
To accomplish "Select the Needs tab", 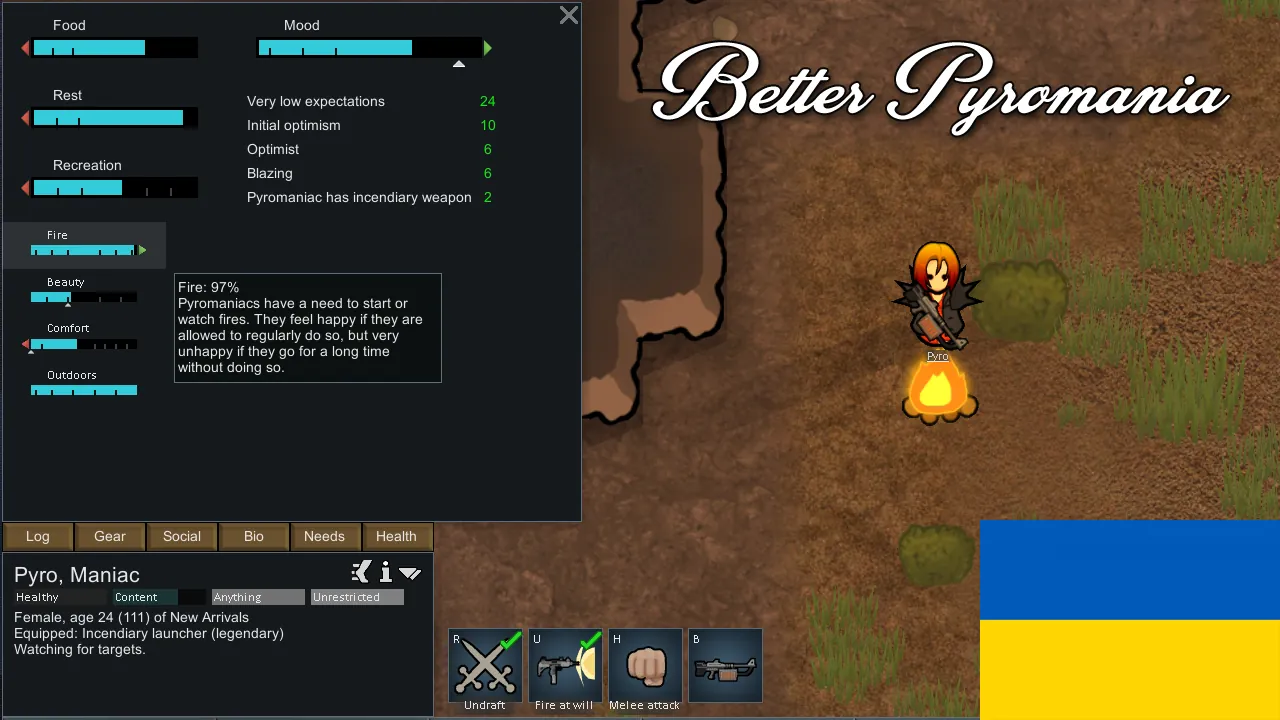I will 324,536.
